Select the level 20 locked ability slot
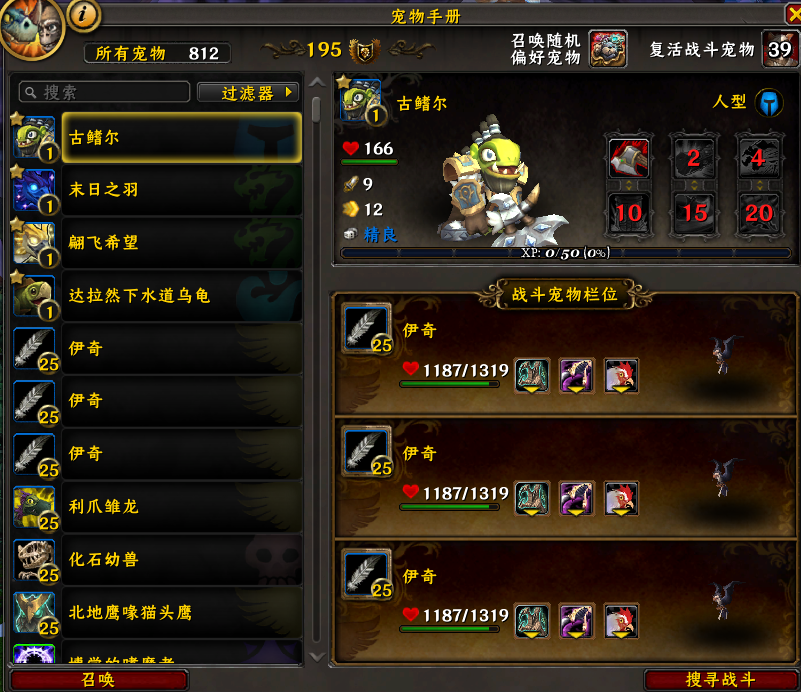This screenshot has width=801, height=692. coord(759,210)
